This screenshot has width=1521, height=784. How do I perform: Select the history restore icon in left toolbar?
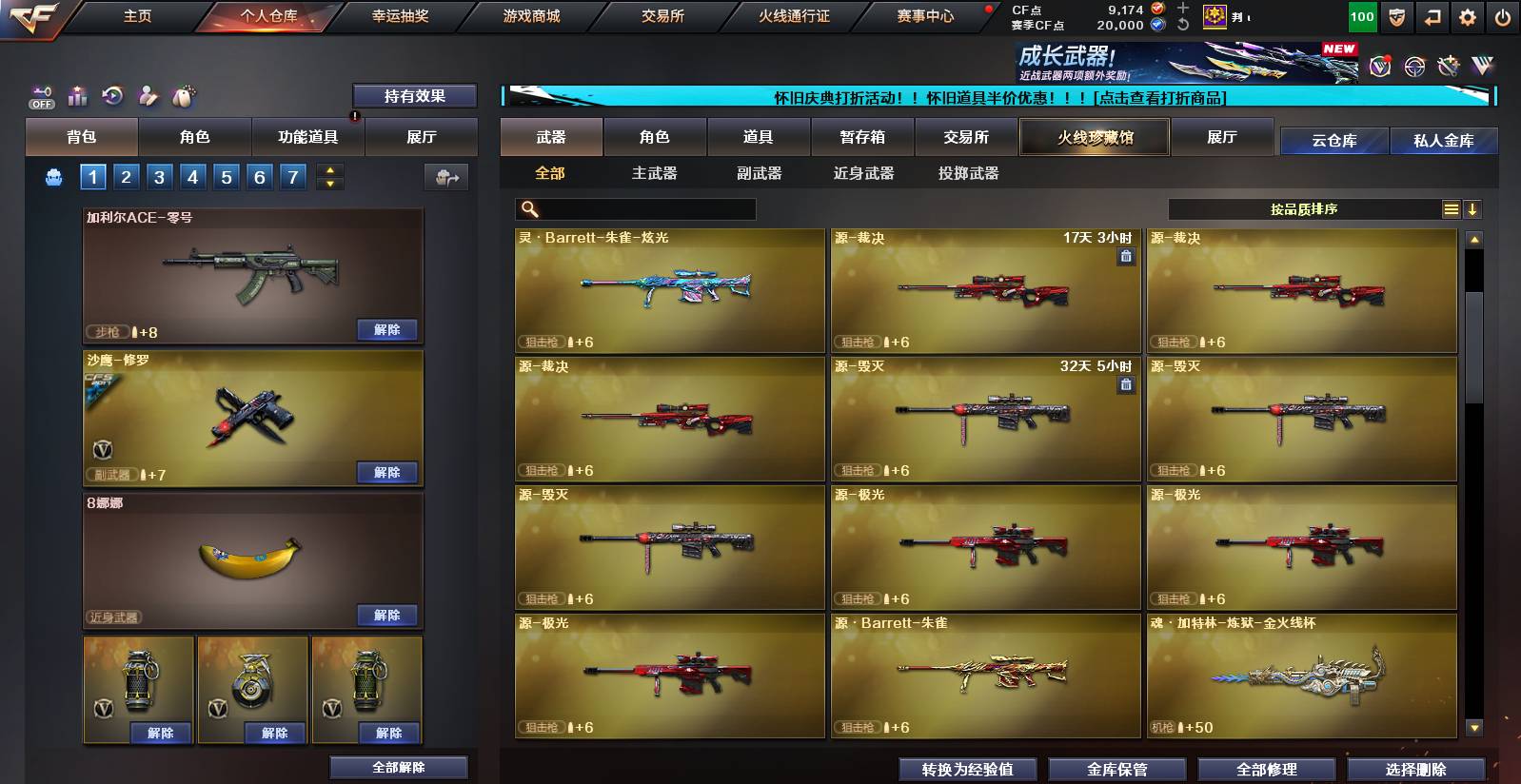click(111, 95)
